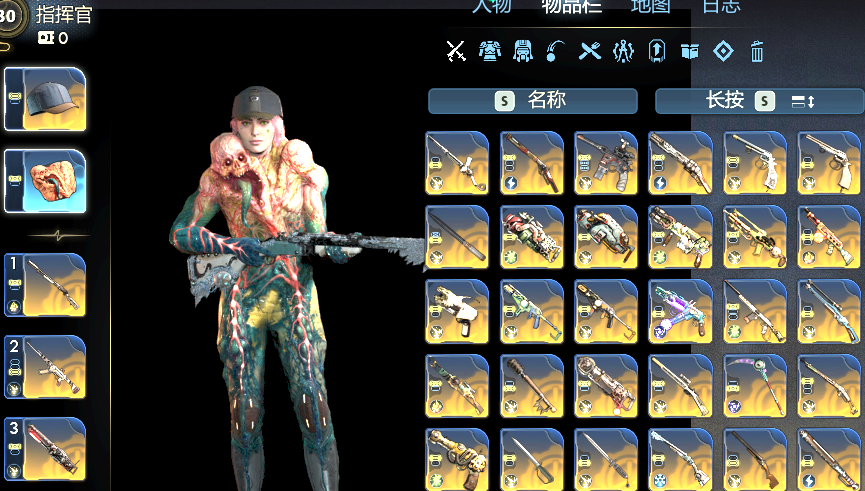Pick the purple glowing energy gun
This screenshot has height=491, width=865.
point(680,311)
